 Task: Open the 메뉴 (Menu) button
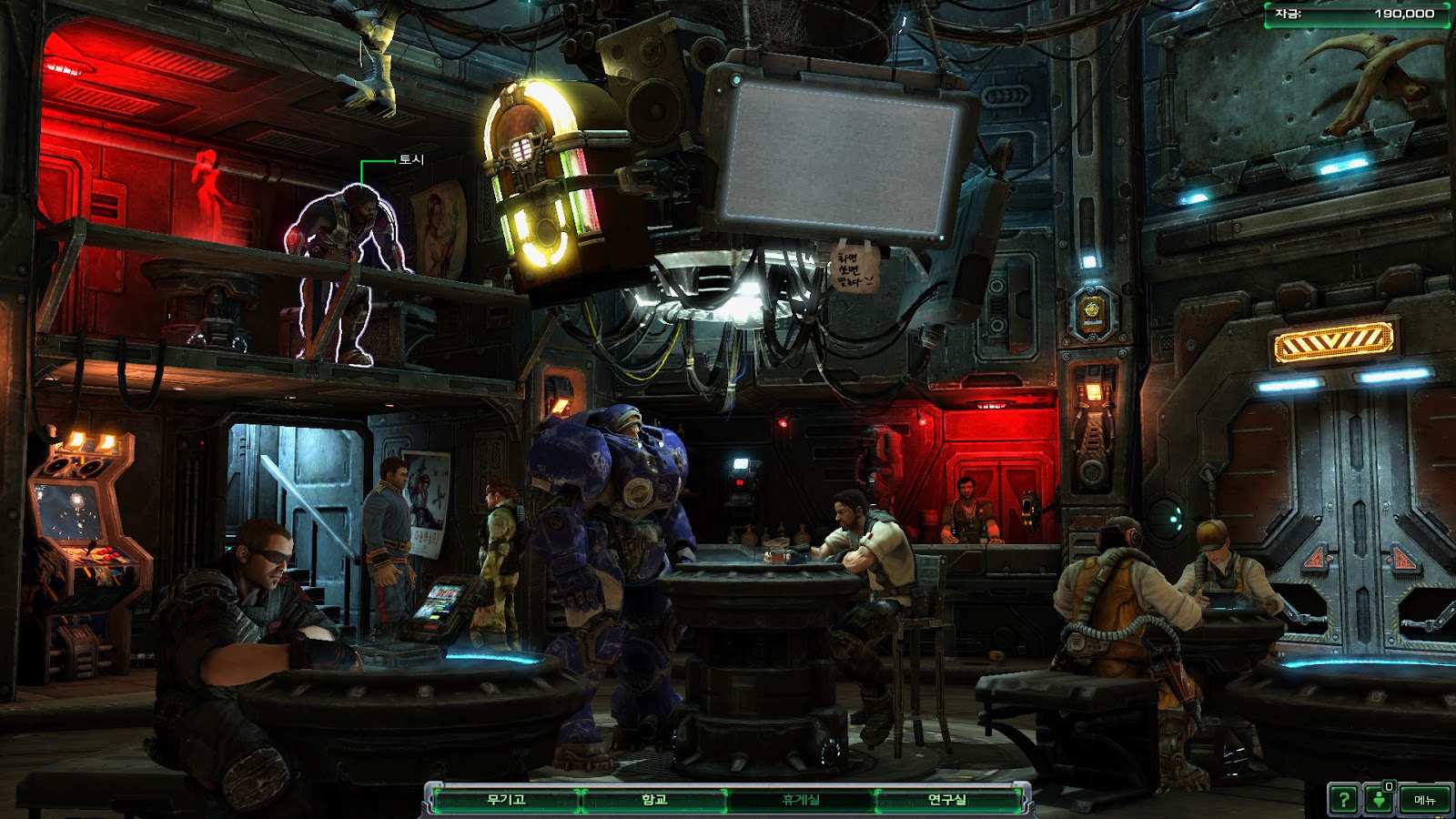pos(1424,800)
